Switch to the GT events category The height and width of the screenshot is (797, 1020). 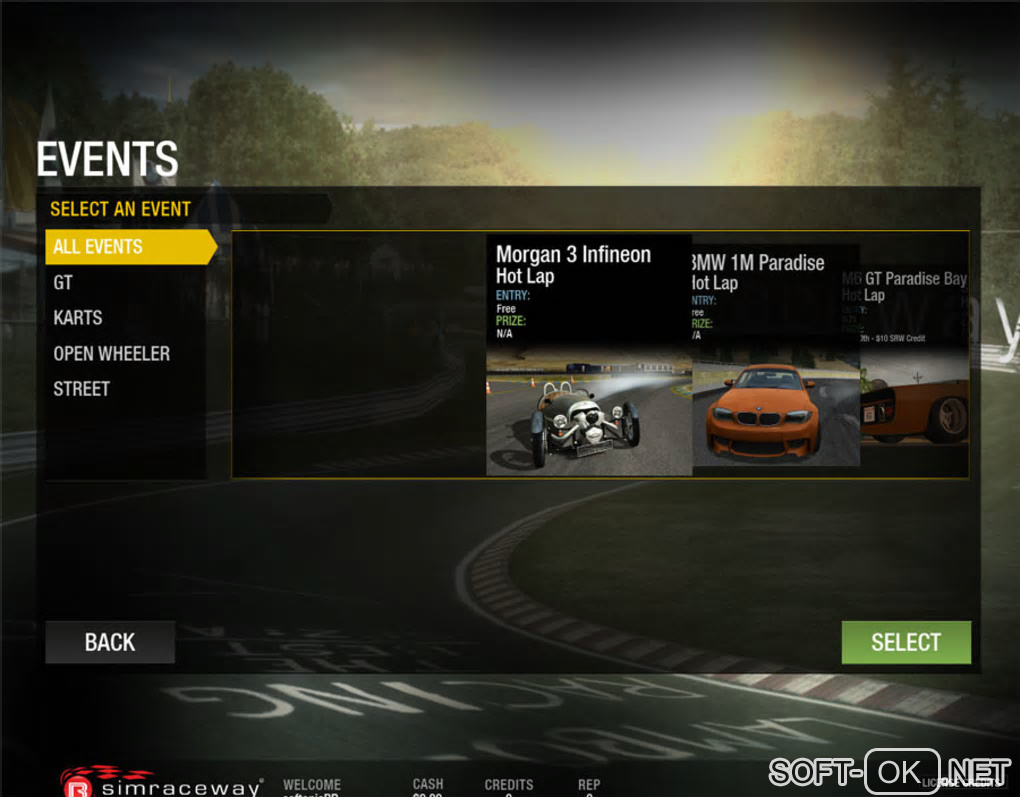click(63, 283)
